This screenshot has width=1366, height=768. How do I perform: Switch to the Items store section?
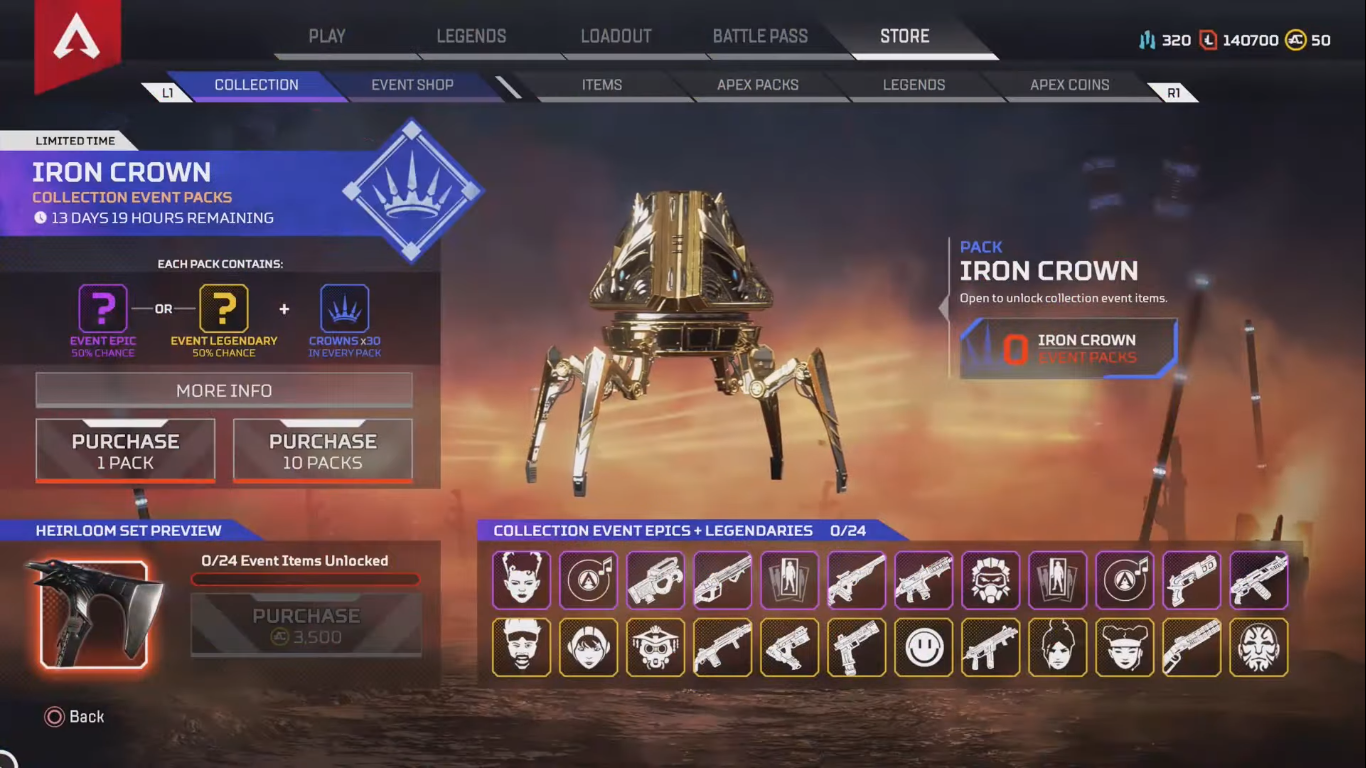[602, 85]
